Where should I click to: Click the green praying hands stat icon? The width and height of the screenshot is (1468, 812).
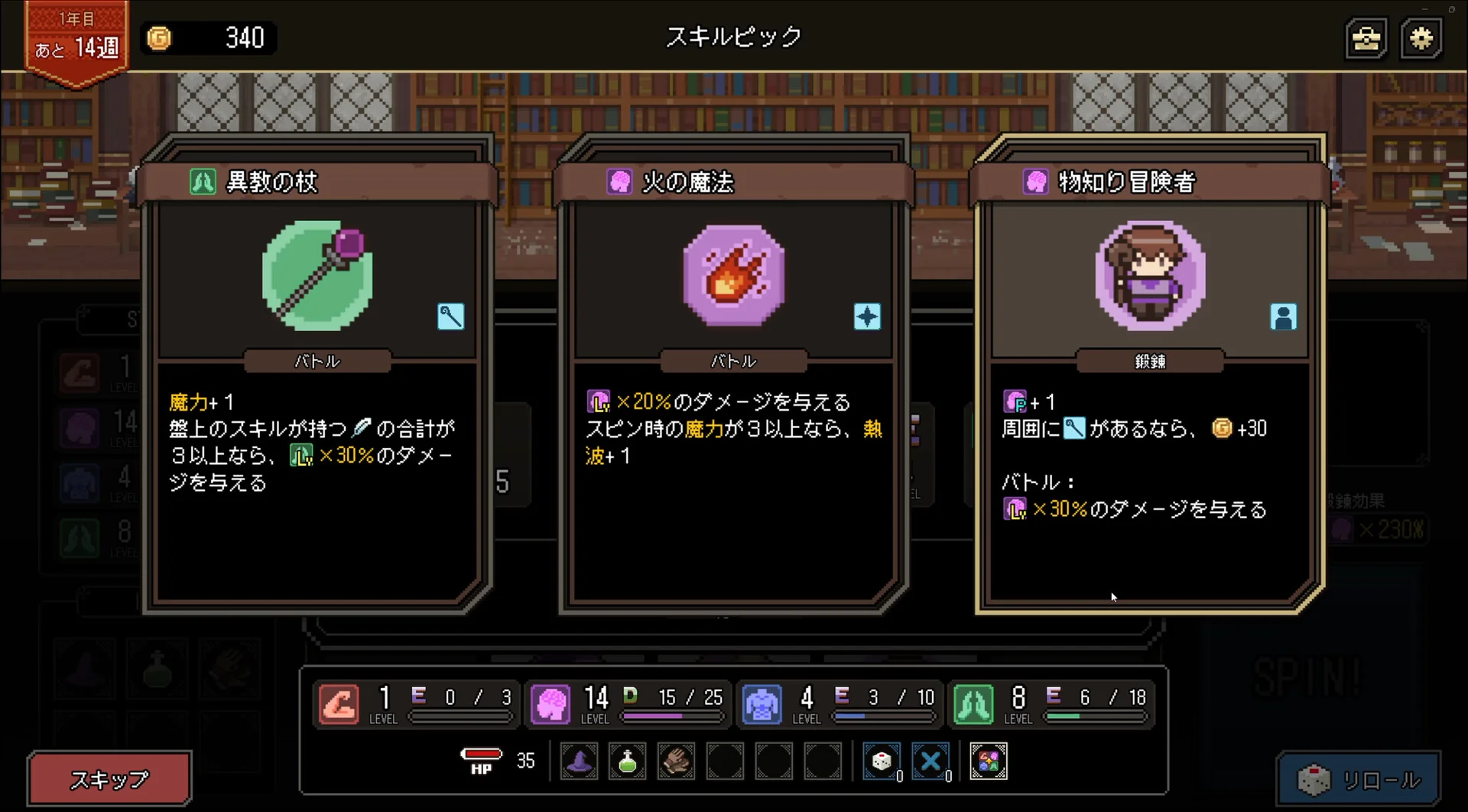973,703
